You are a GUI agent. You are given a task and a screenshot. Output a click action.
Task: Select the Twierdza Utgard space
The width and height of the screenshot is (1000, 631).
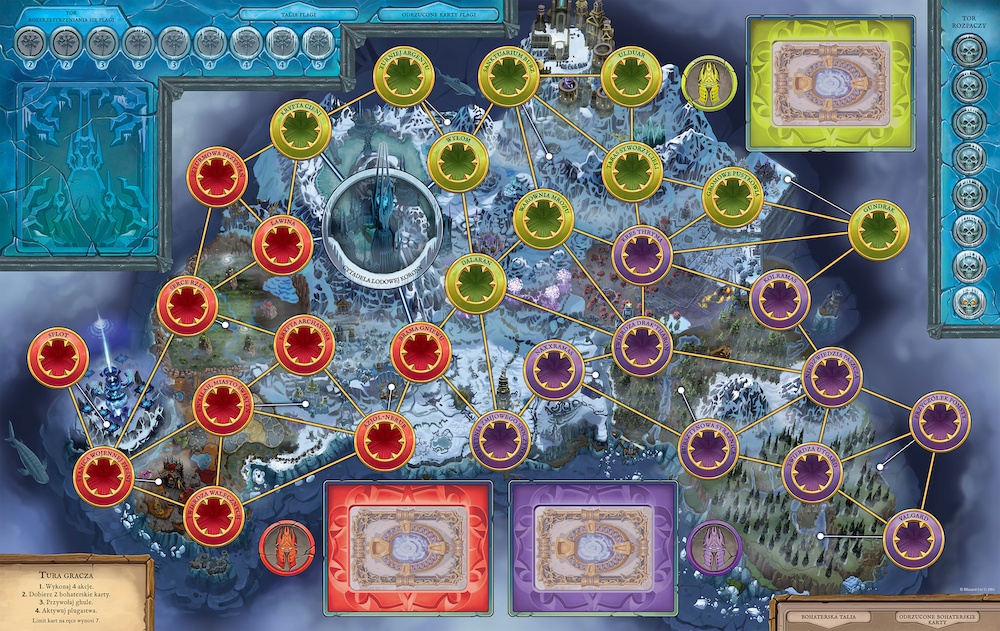tap(812, 471)
